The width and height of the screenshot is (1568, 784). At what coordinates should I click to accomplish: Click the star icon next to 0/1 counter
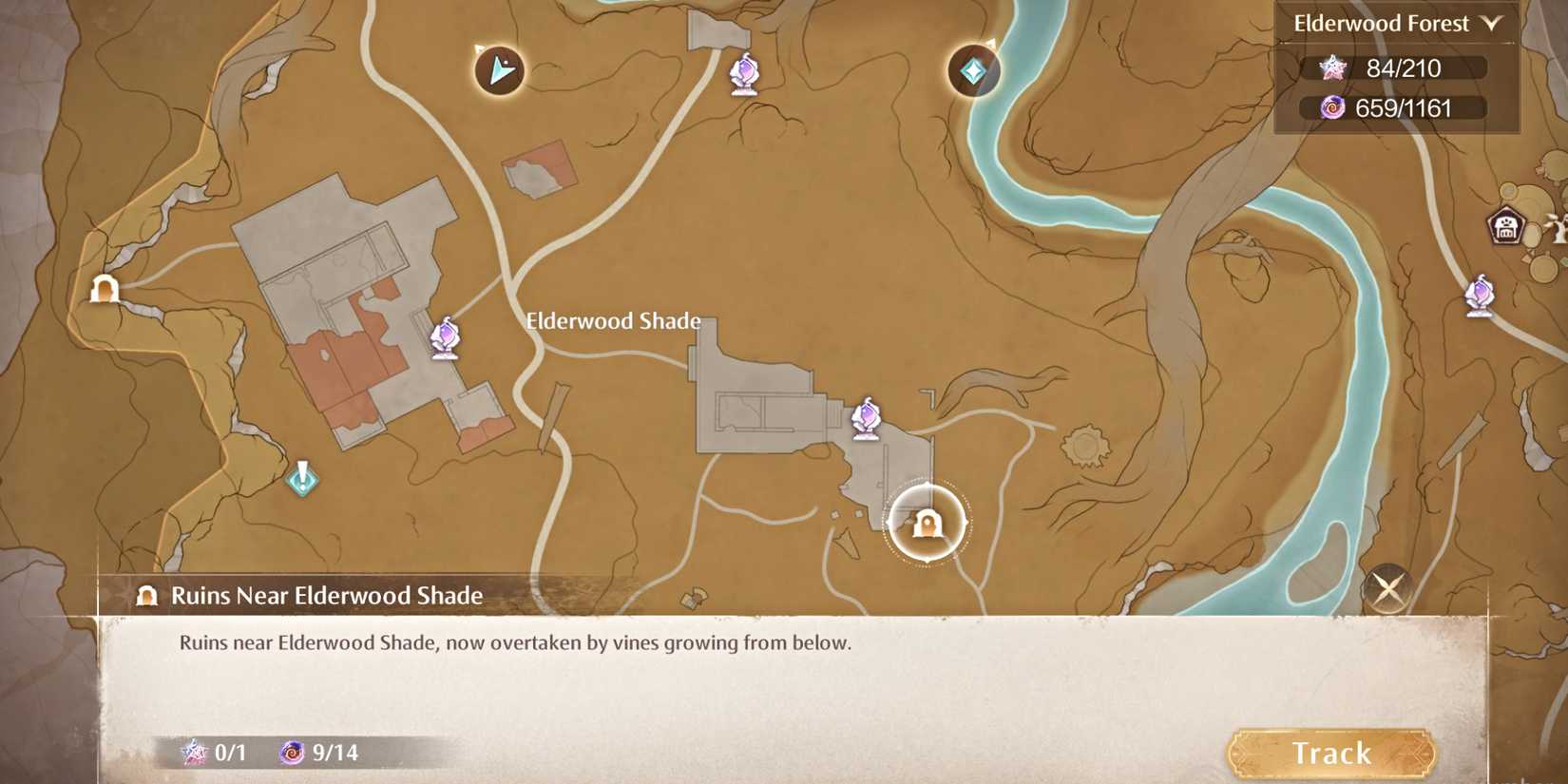192,754
